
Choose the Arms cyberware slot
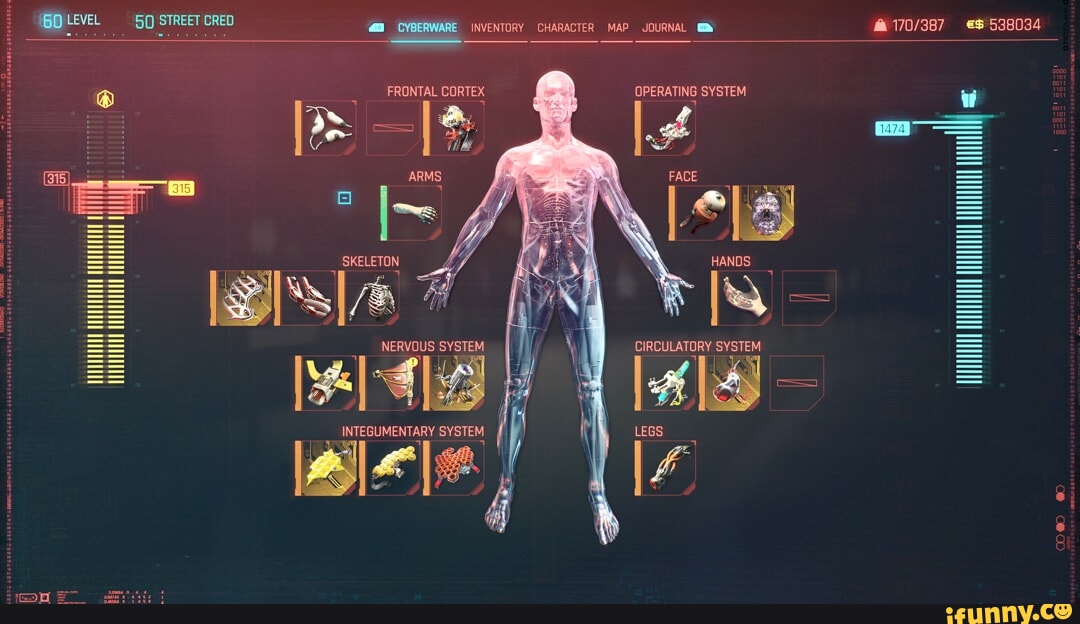pos(412,213)
